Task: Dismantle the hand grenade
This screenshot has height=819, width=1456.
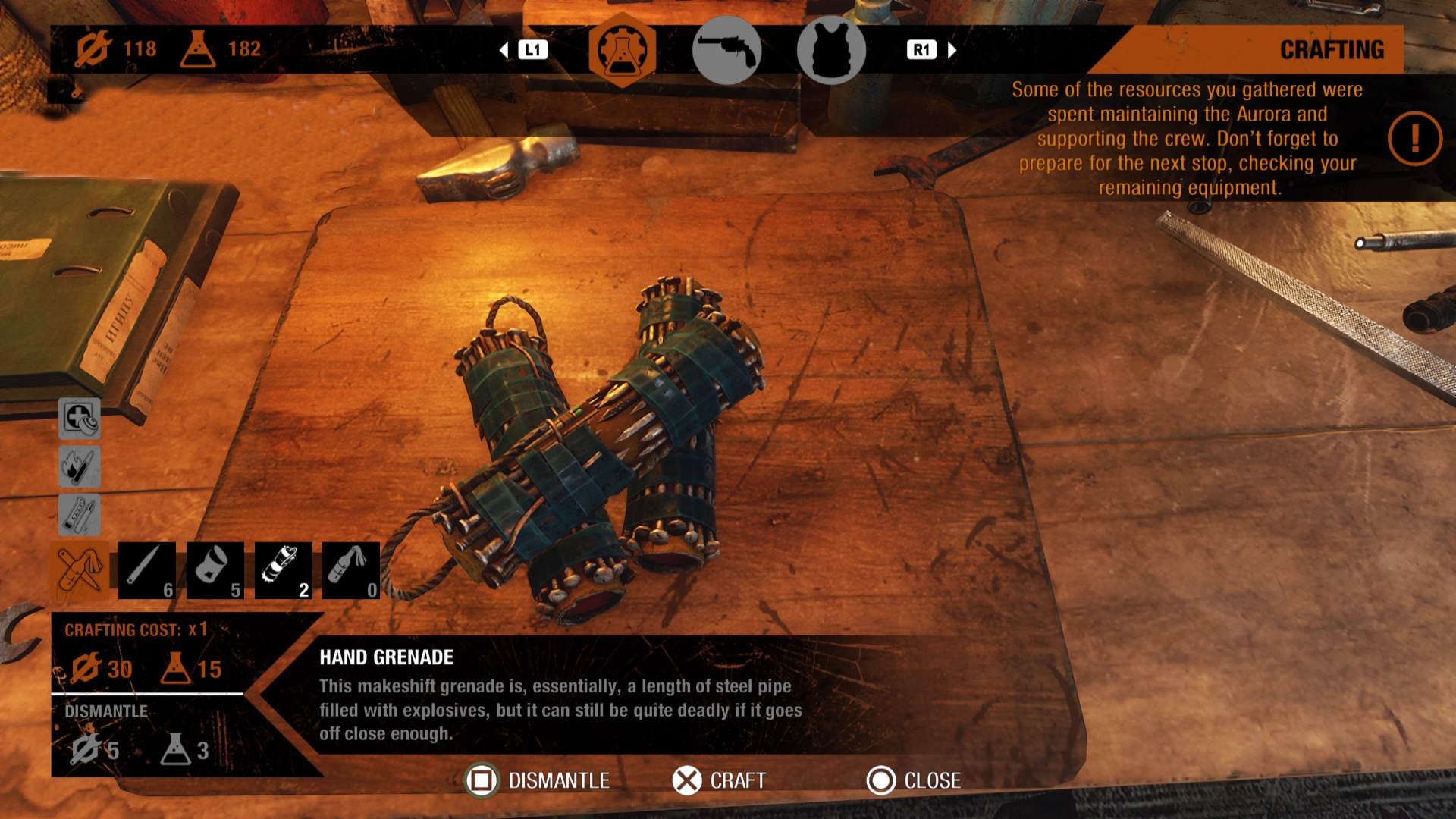Action: (481, 780)
